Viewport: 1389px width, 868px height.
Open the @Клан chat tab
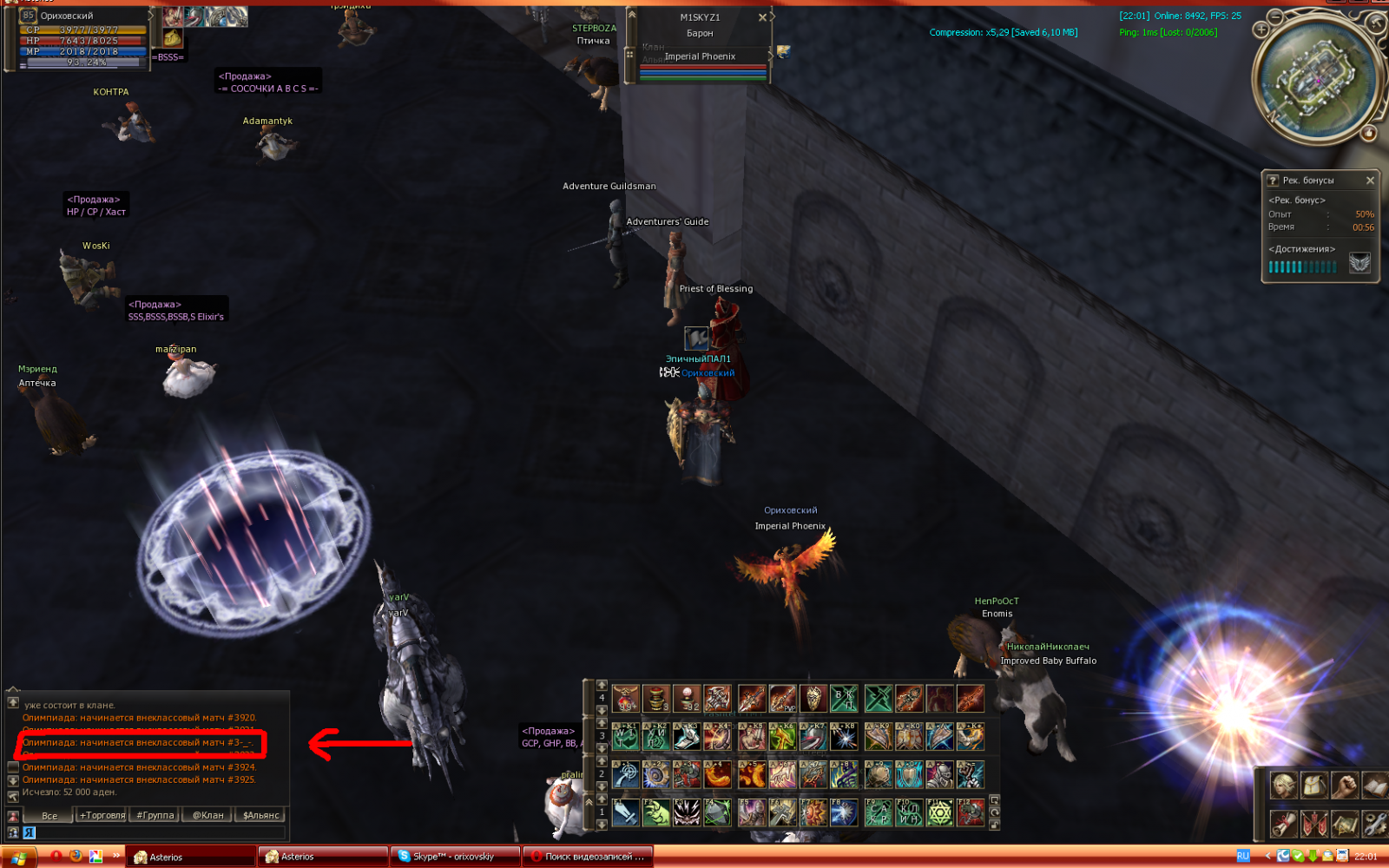pos(208,815)
